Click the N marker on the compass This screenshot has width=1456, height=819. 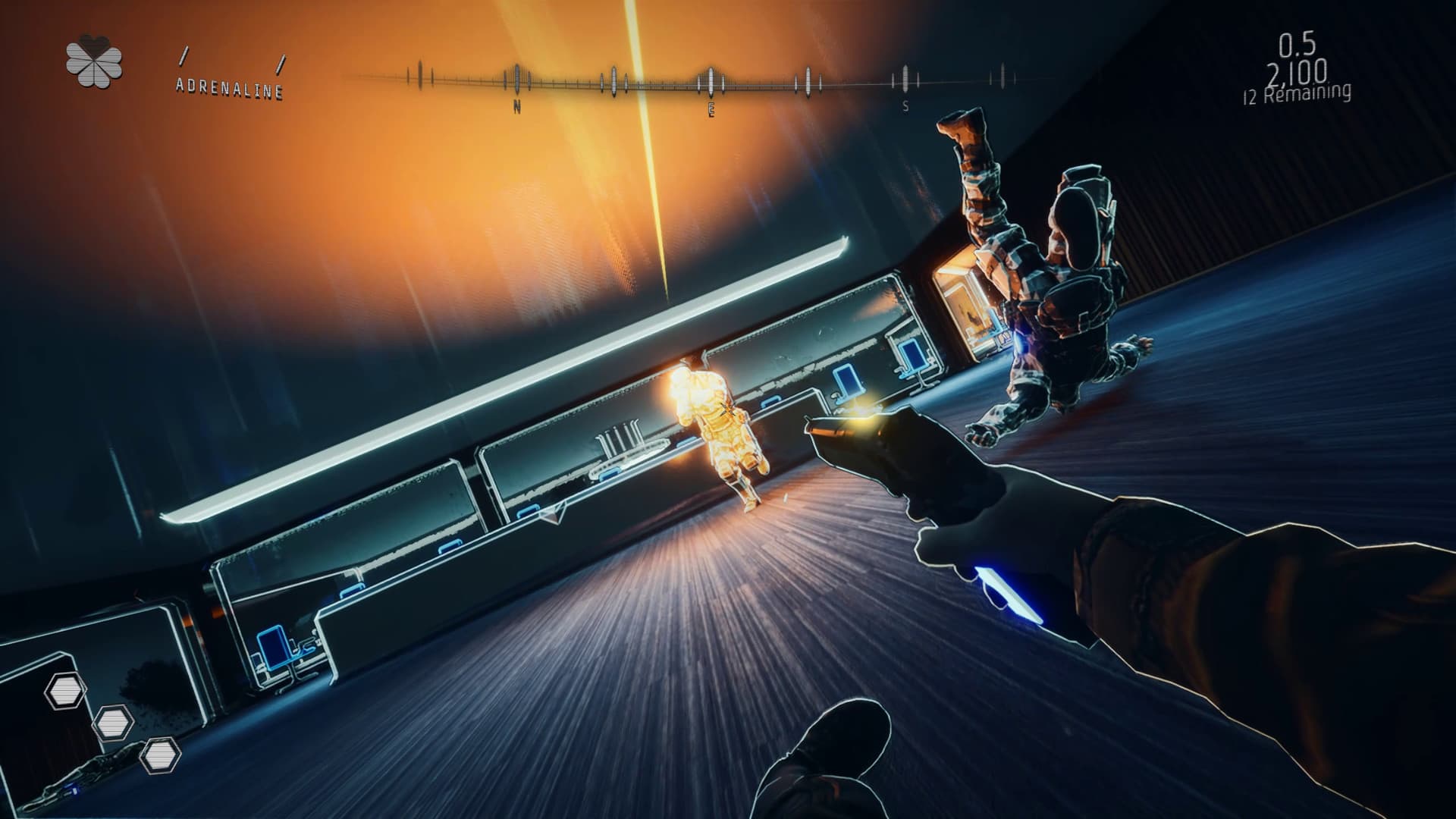click(x=518, y=108)
